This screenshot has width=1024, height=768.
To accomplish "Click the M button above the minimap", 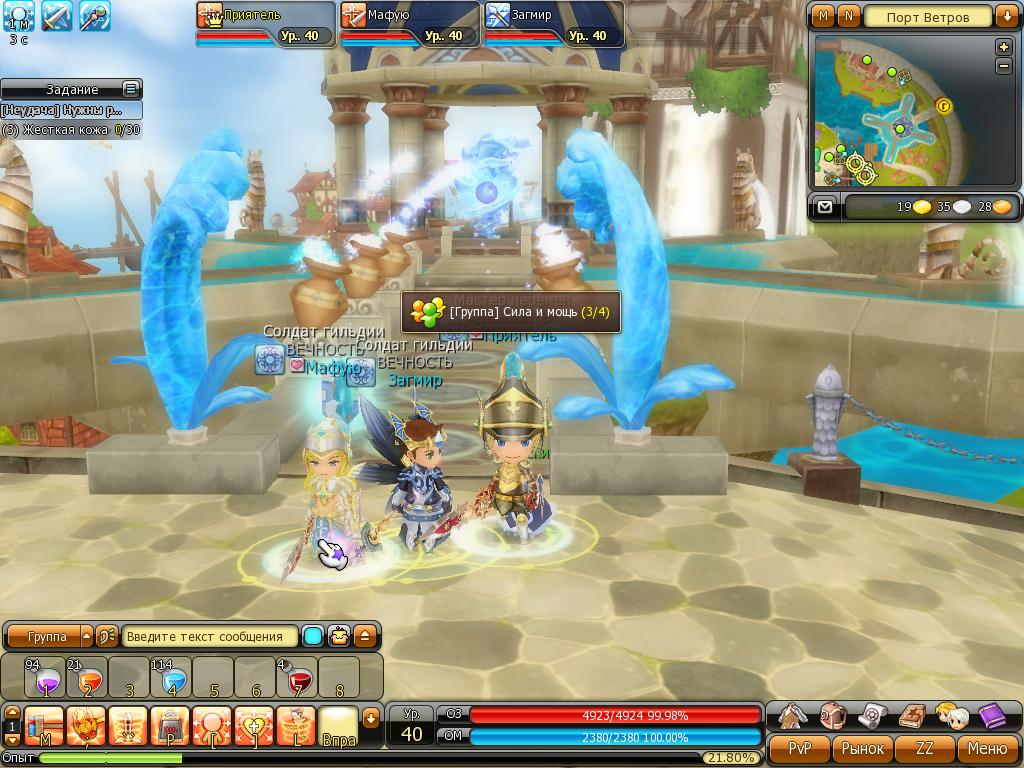I will tap(823, 17).
